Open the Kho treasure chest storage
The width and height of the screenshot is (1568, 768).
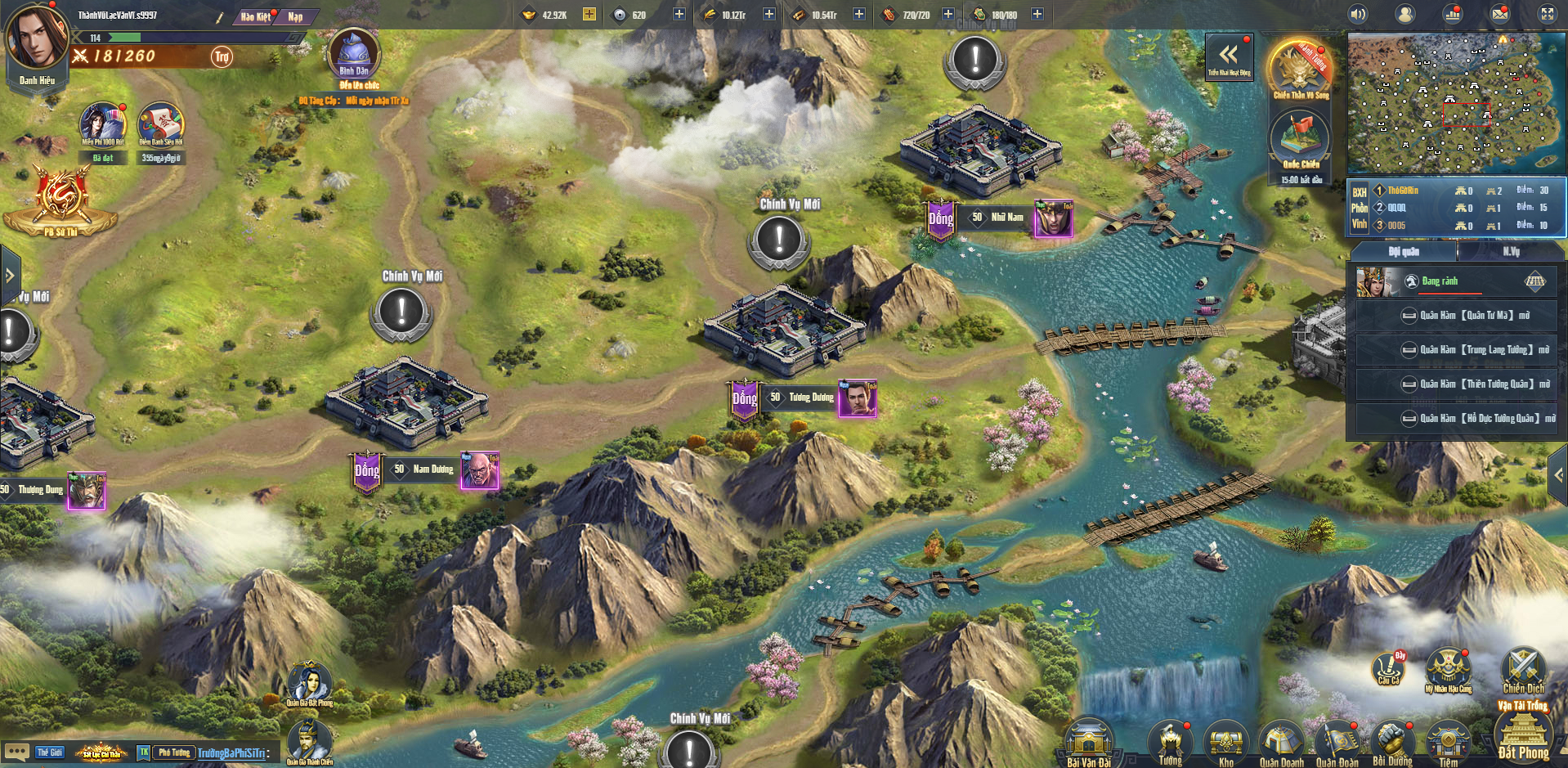(x=1225, y=743)
